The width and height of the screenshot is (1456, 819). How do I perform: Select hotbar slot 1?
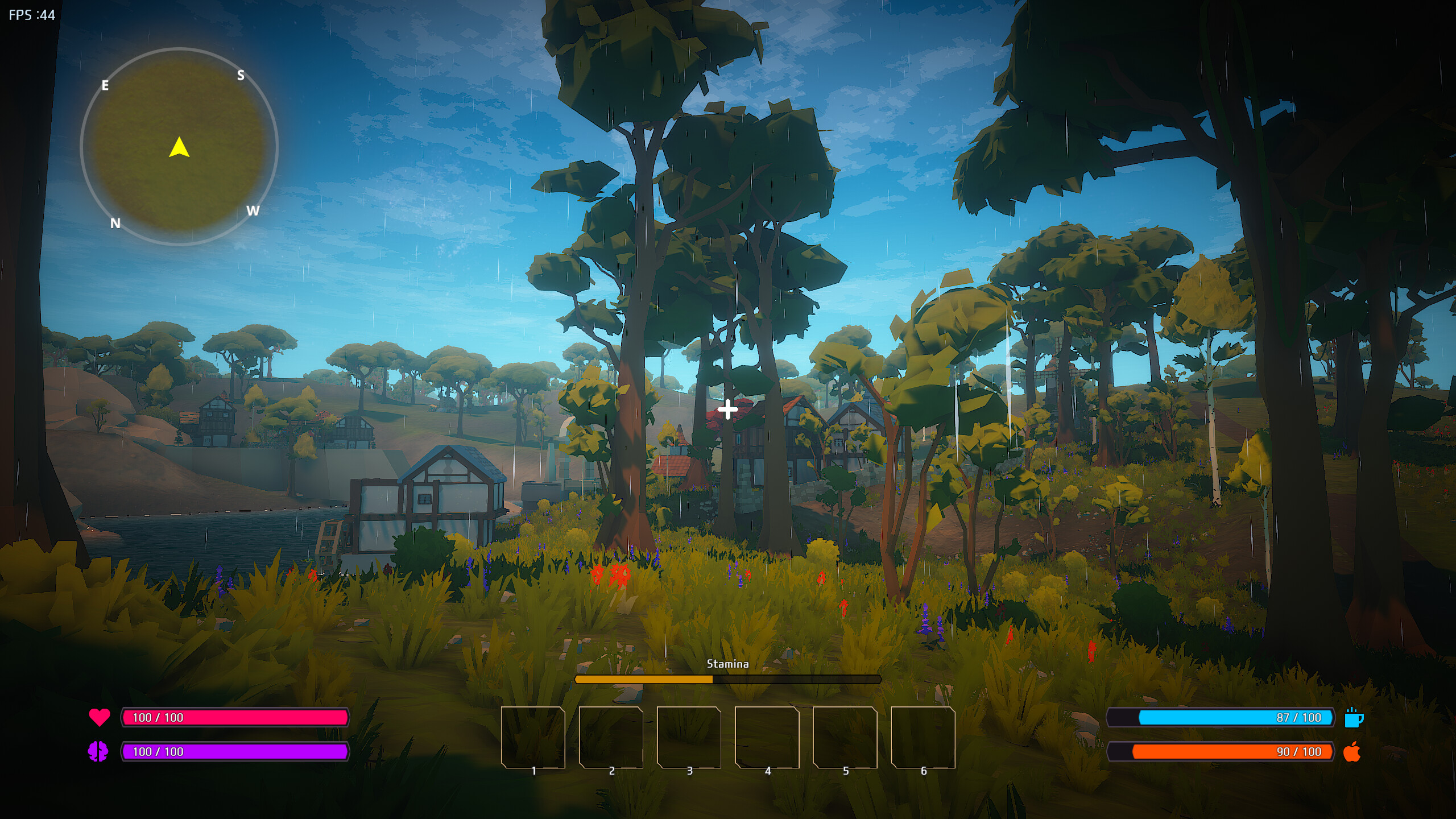(x=533, y=738)
